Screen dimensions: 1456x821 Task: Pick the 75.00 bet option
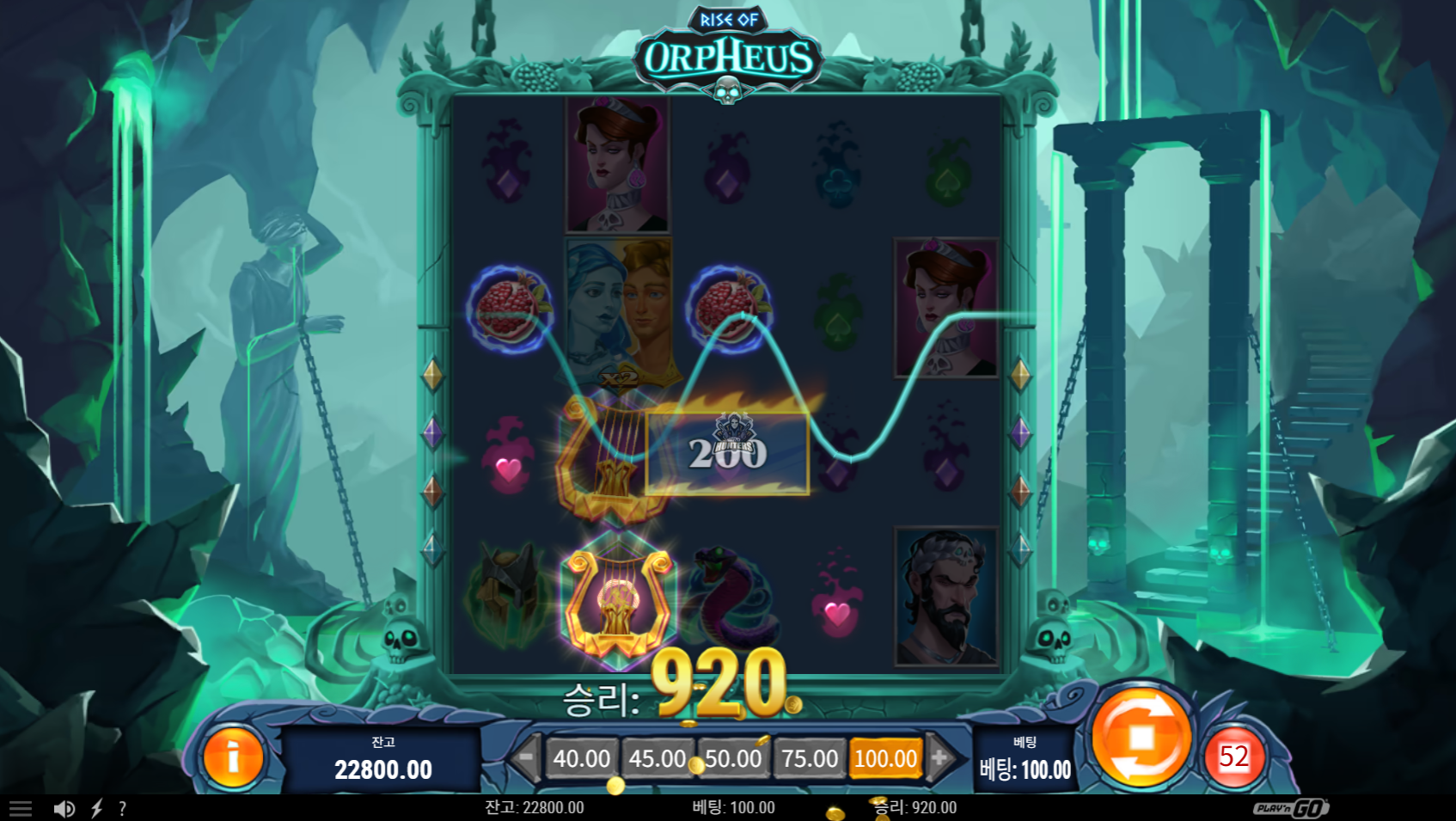click(810, 758)
